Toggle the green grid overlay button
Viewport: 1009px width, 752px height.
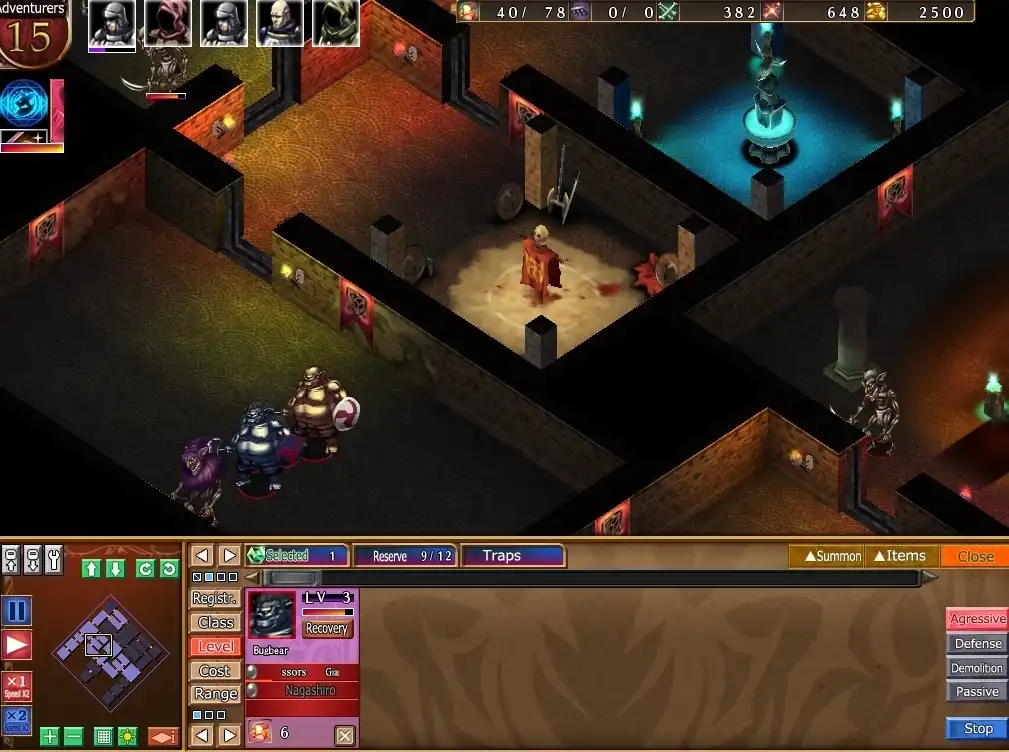(103, 737)
